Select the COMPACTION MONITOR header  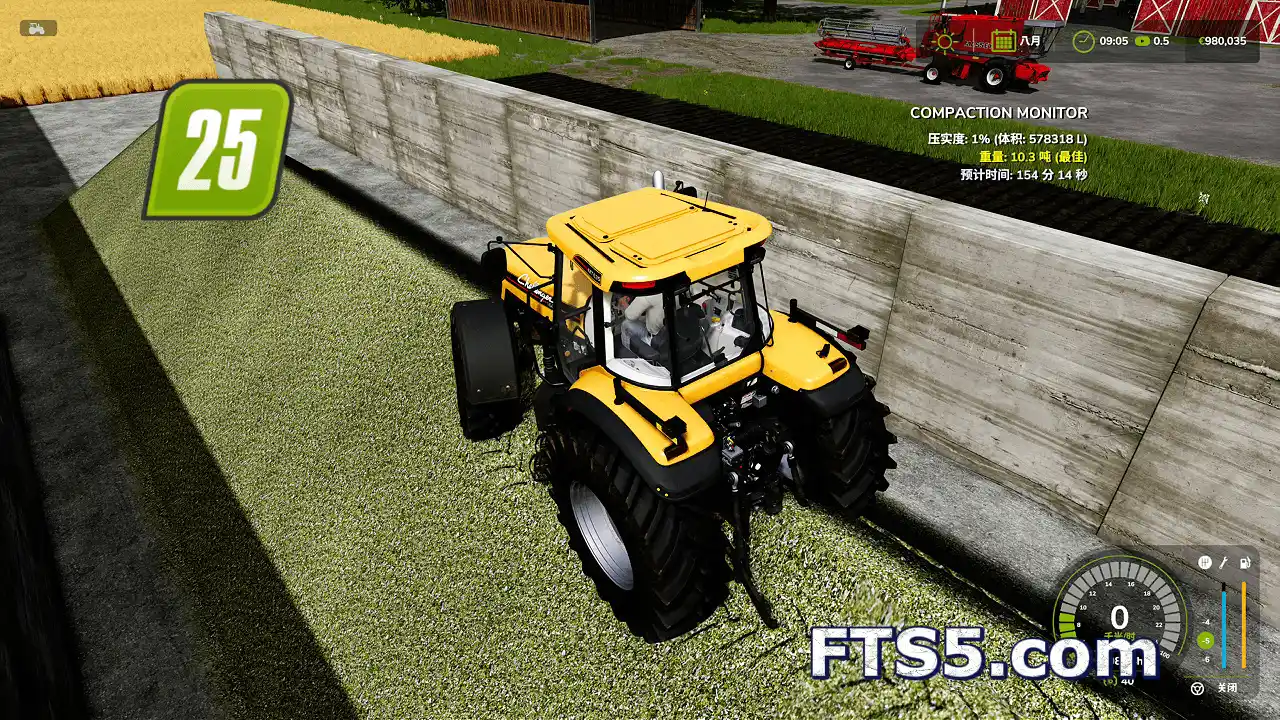point(998,113)
